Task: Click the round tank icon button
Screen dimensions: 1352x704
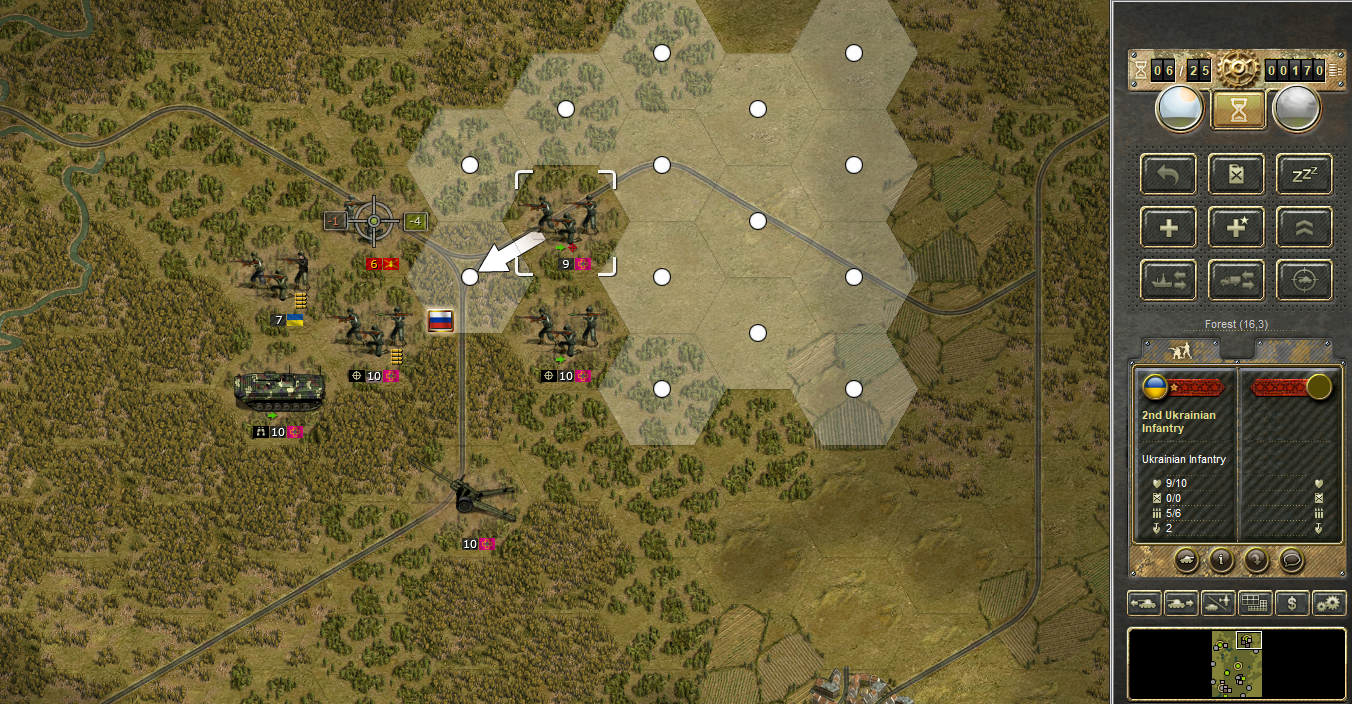Action: [x=1186, y=560]
